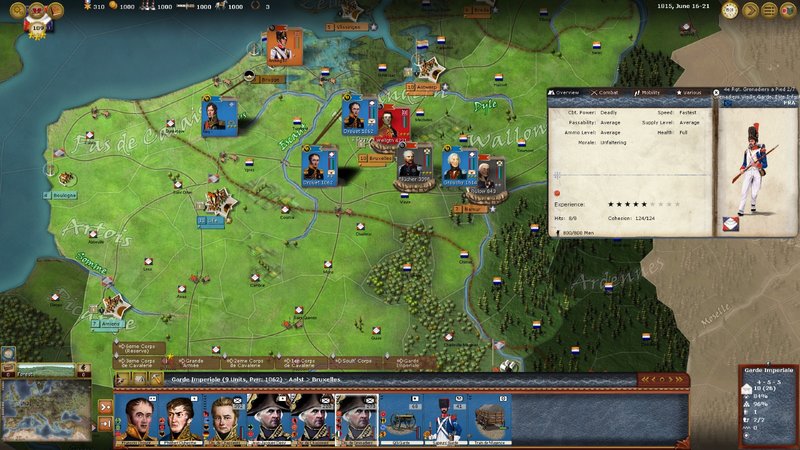800x450 pixels.
Task: Select the Garde Imperiale army tab
Action: [411, 362]
